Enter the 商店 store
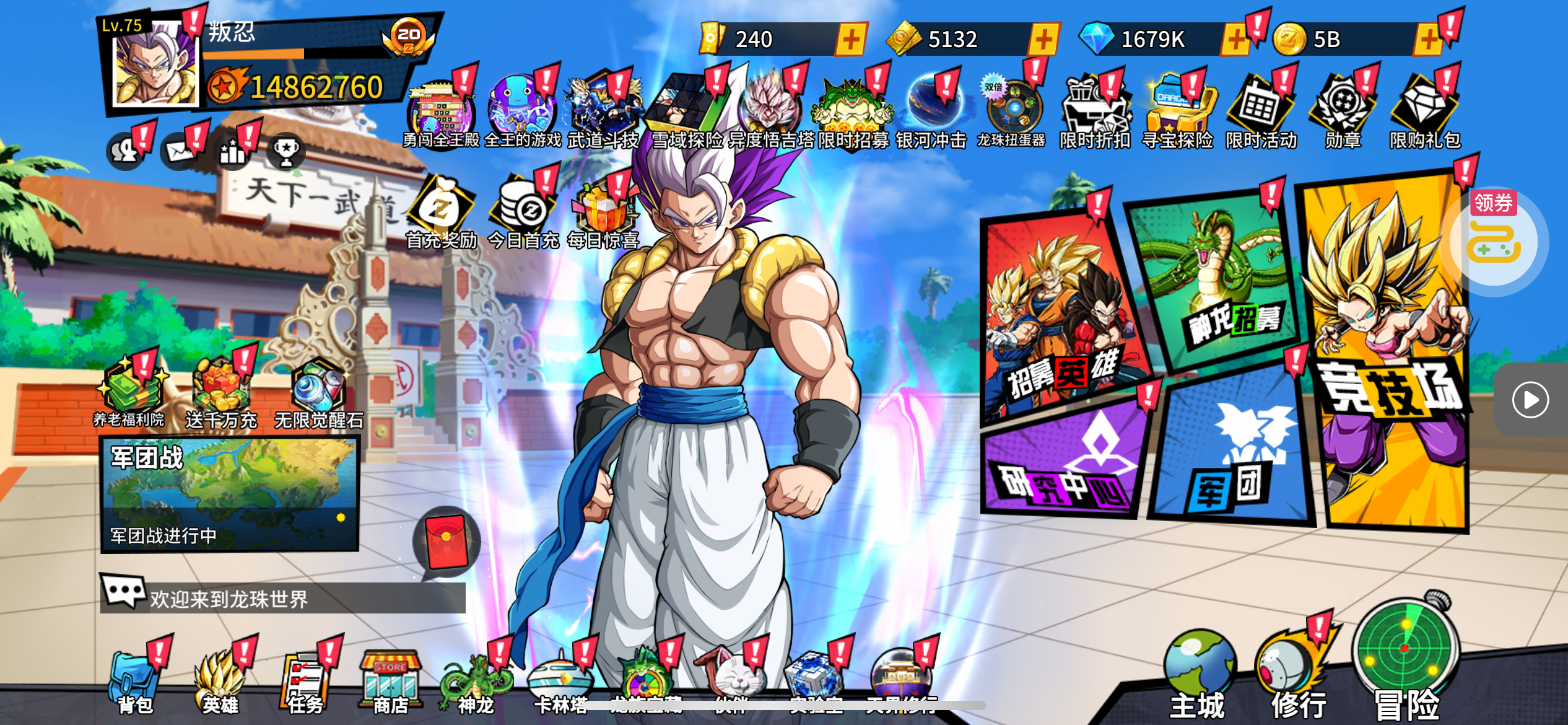The image size is (1568, 725). 390,683
